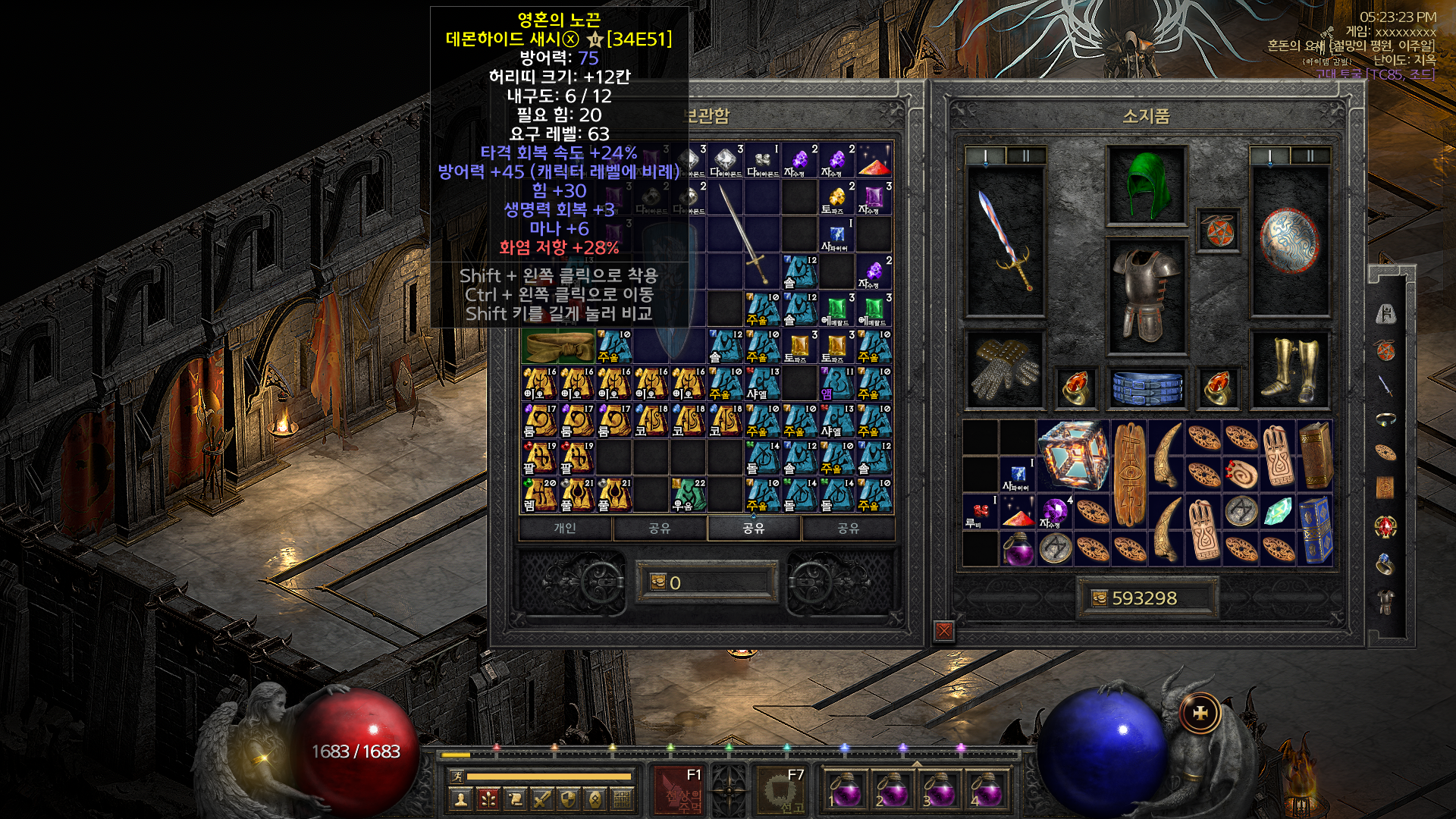Close the stash window with the red X

coord(944,631)
